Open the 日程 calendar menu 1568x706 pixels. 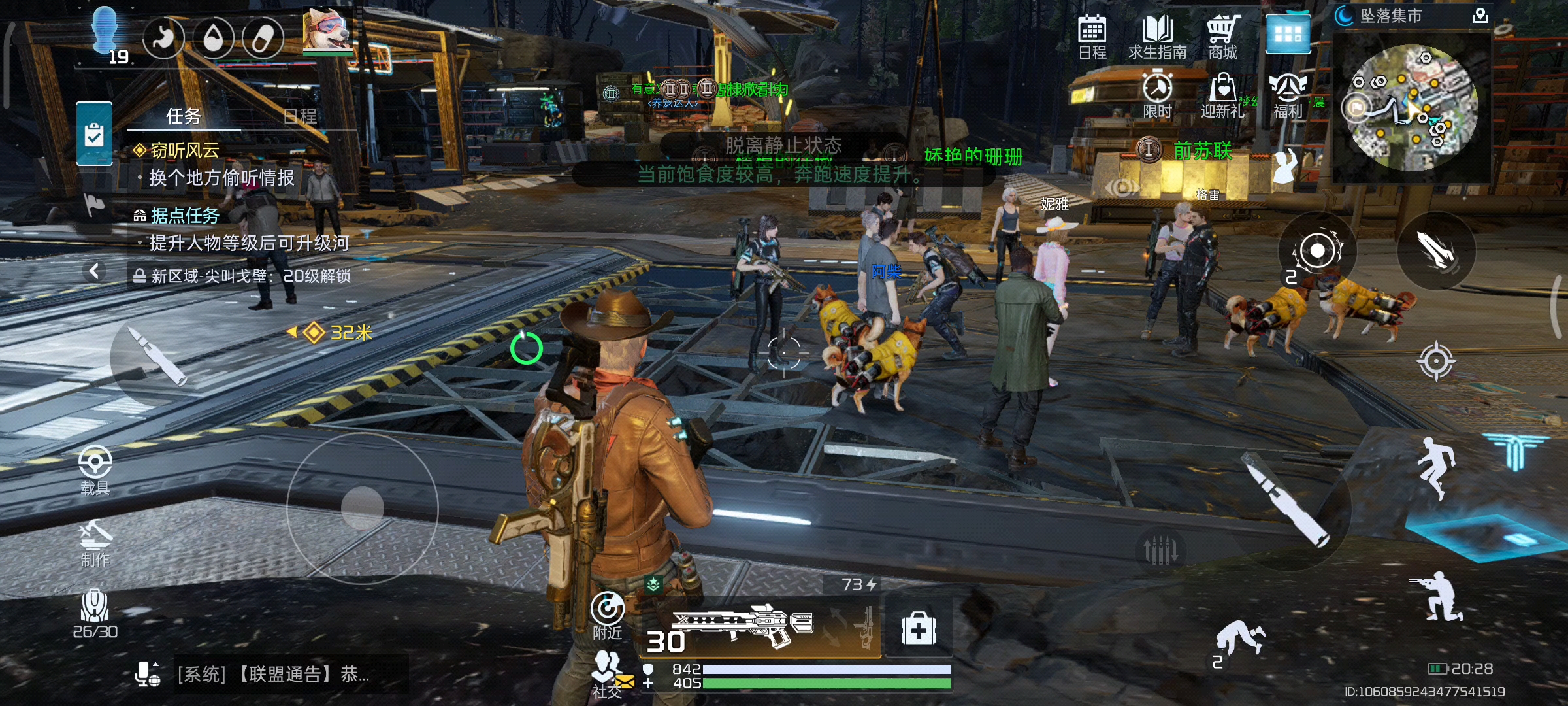1092,37
